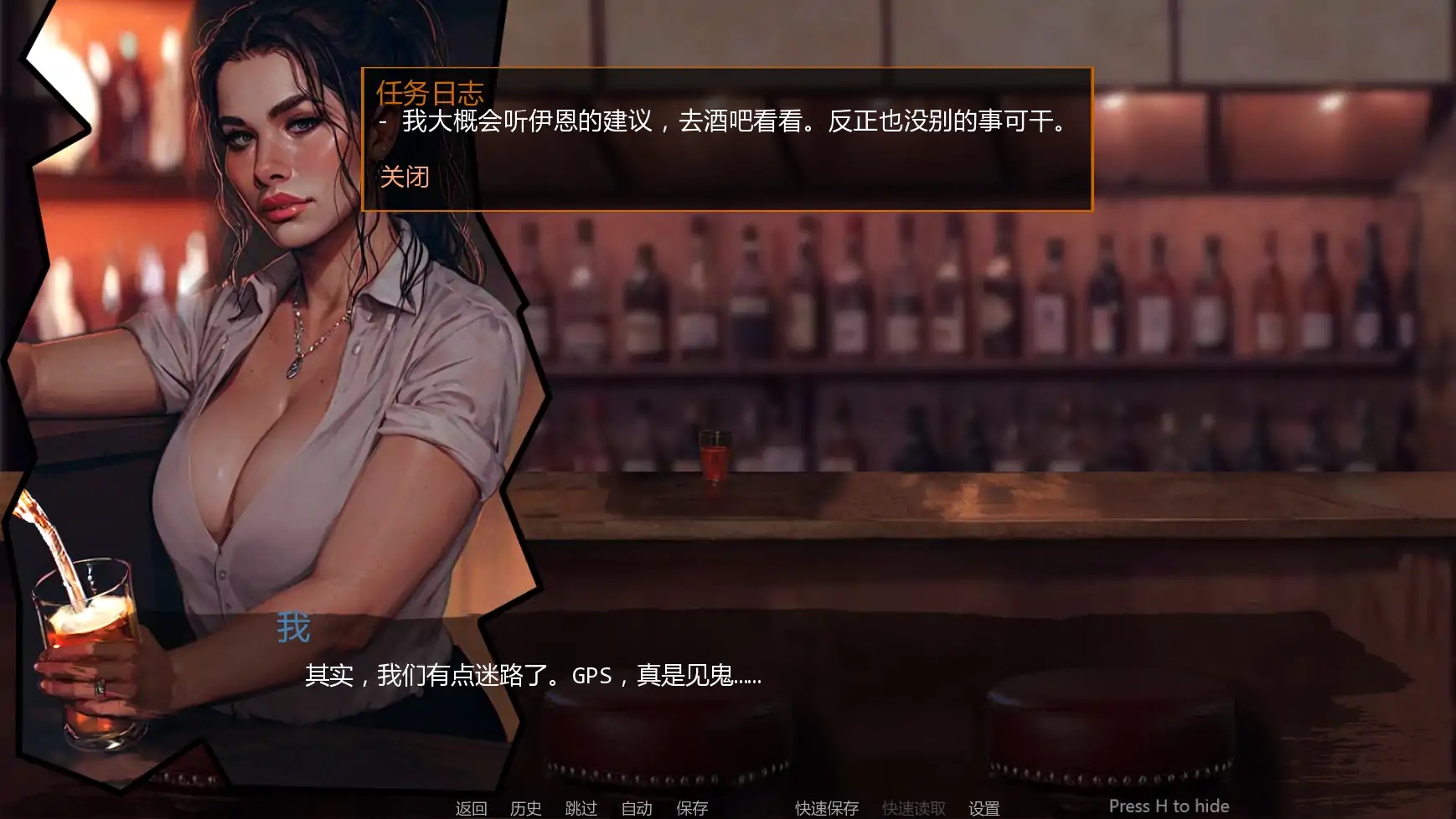执行「快速保存」
Viewport: 1456px width, 819px height.
(826, 808)
